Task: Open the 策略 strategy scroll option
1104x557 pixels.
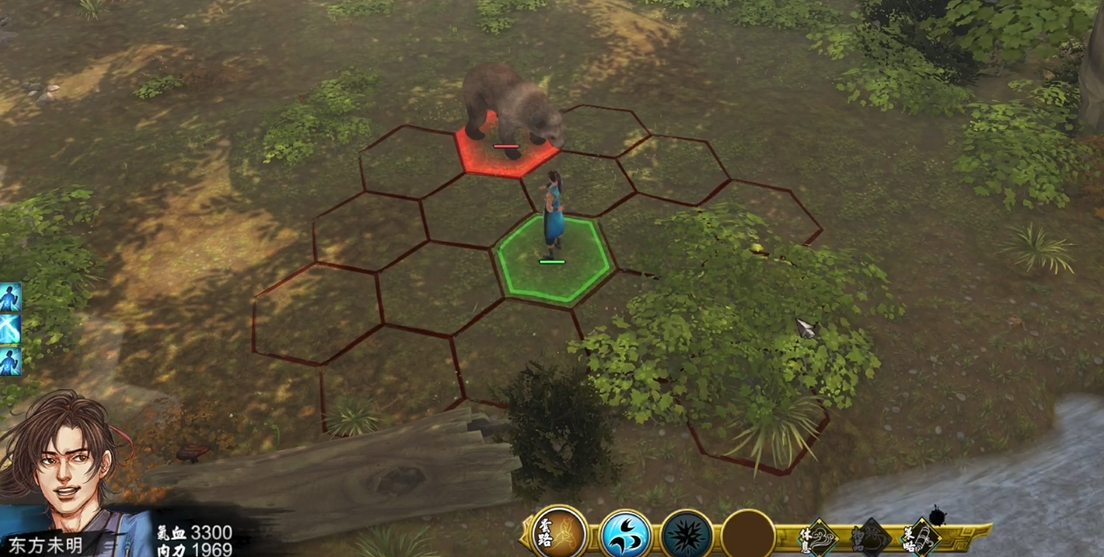Action: click(x=921, y=537)
